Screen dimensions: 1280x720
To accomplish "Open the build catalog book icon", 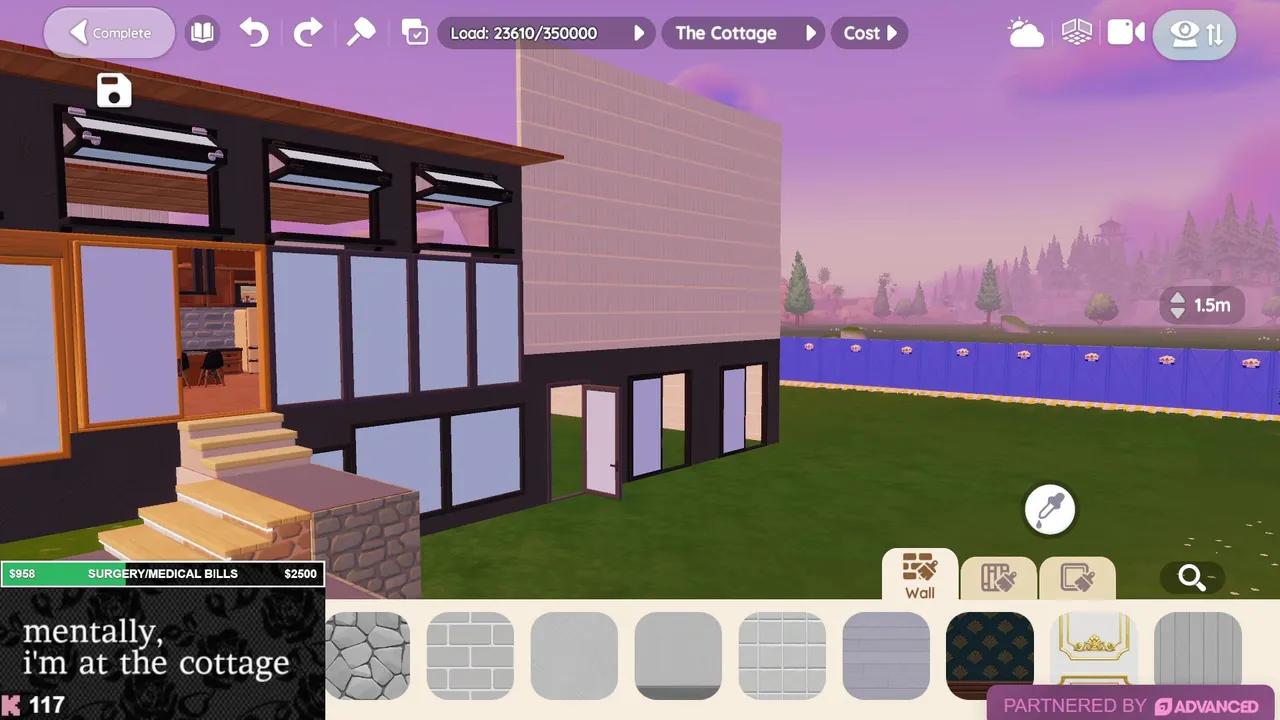I will [202, 32].
